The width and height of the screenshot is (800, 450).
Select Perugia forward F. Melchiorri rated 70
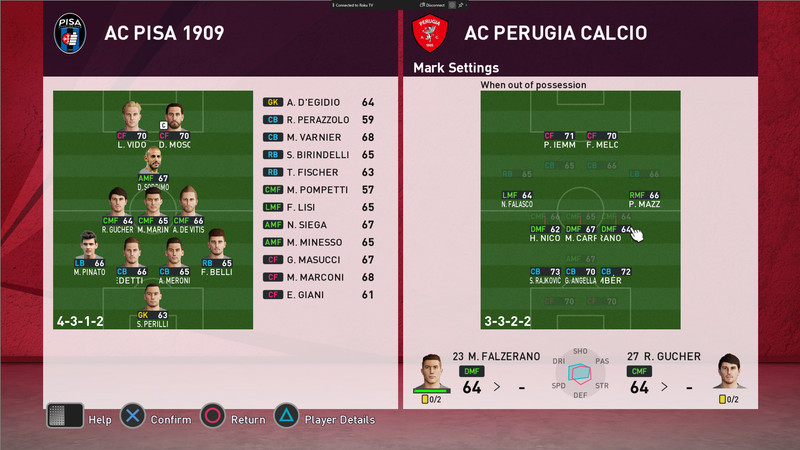coord(603,140)
